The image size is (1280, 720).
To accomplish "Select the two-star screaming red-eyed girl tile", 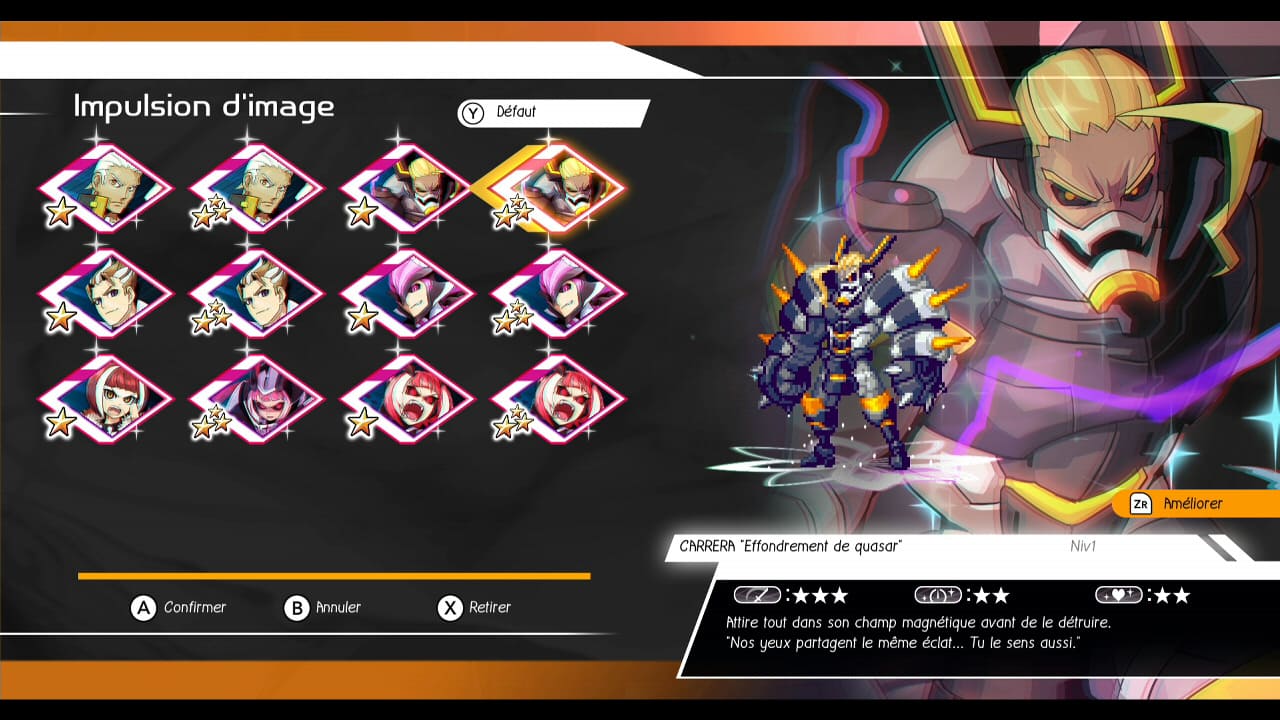I will pyautogui.click(x=558, y=399).
